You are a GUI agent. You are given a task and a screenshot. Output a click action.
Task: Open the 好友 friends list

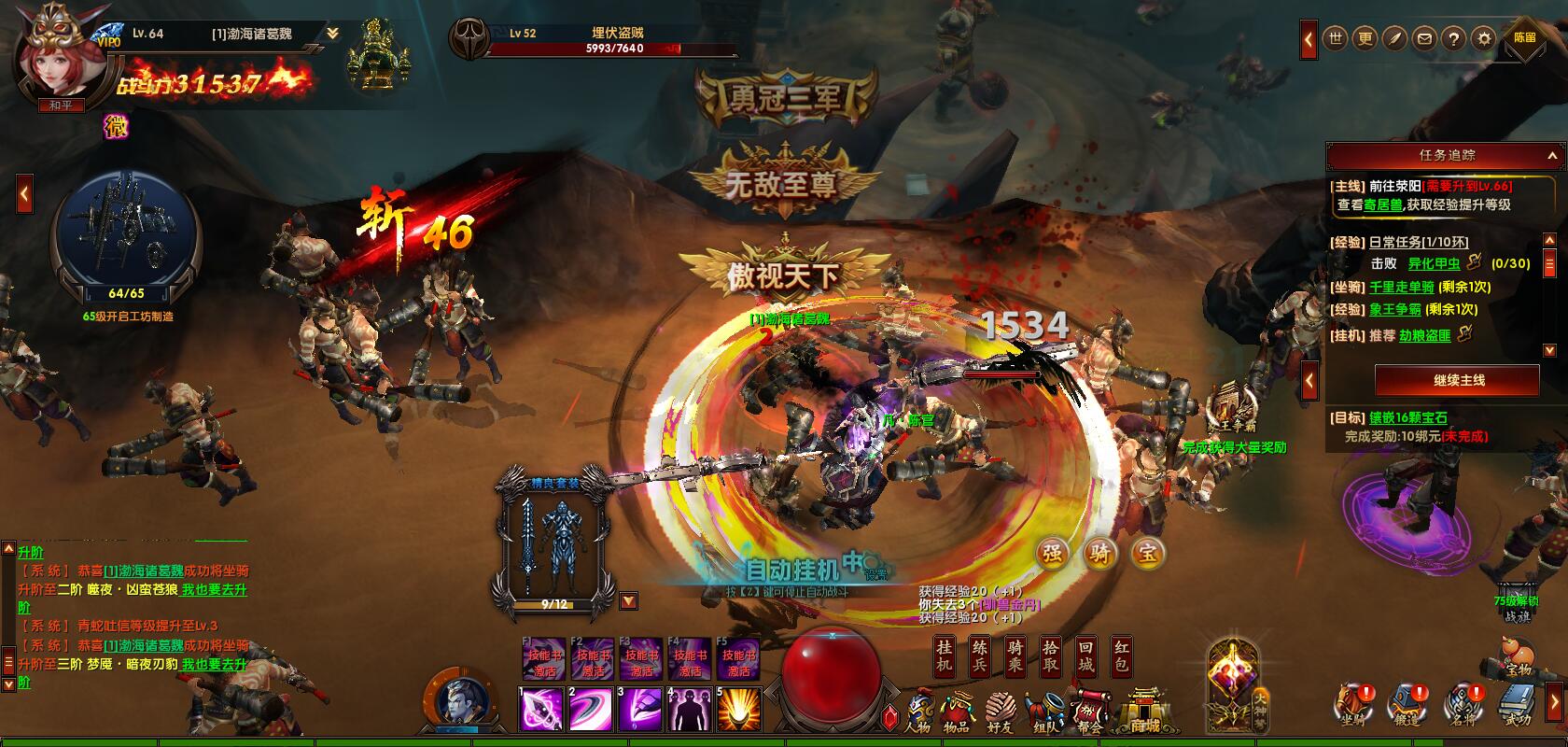click(1001, 712)
